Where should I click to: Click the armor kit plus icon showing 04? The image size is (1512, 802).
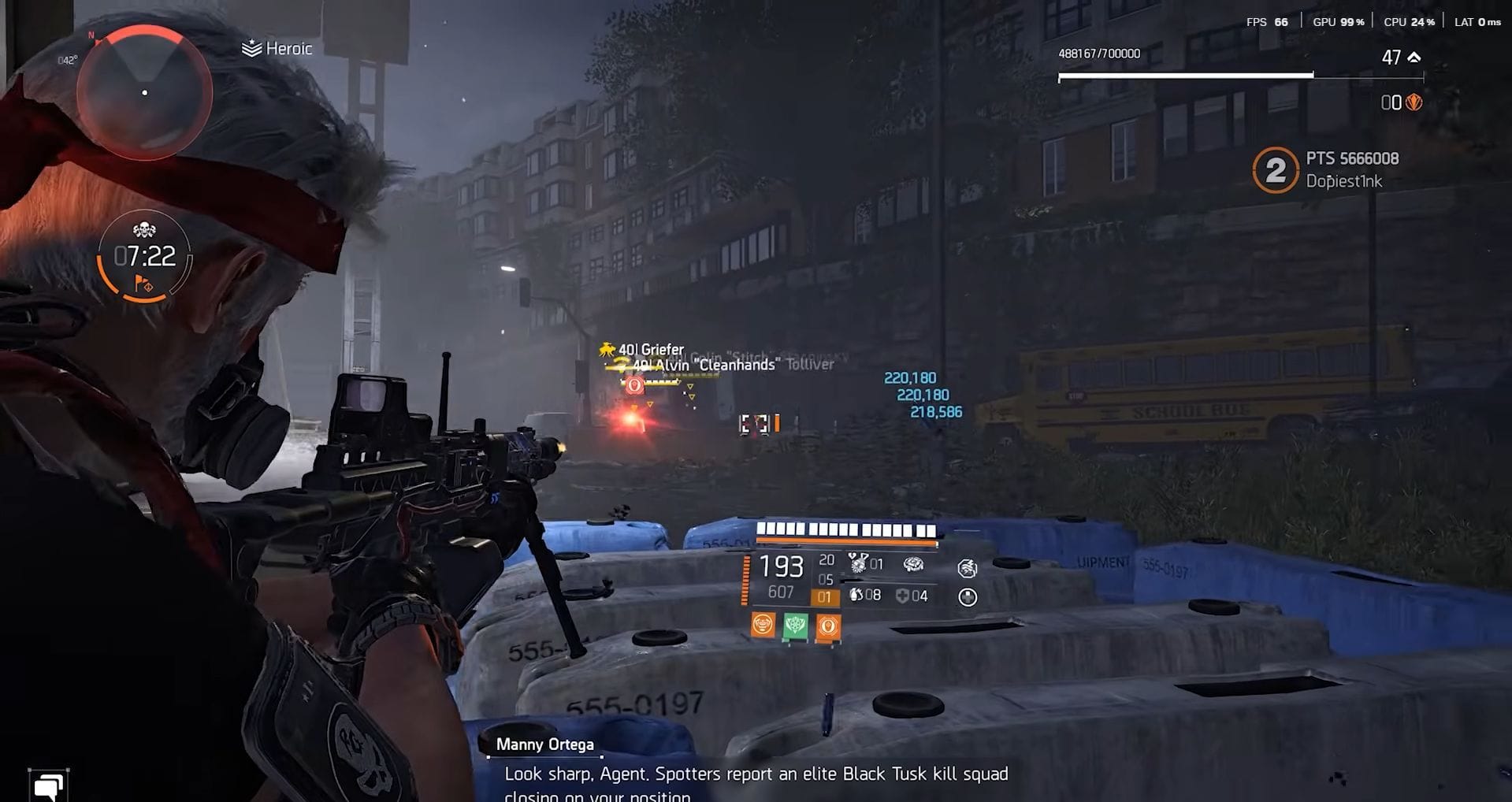(903, 596)
